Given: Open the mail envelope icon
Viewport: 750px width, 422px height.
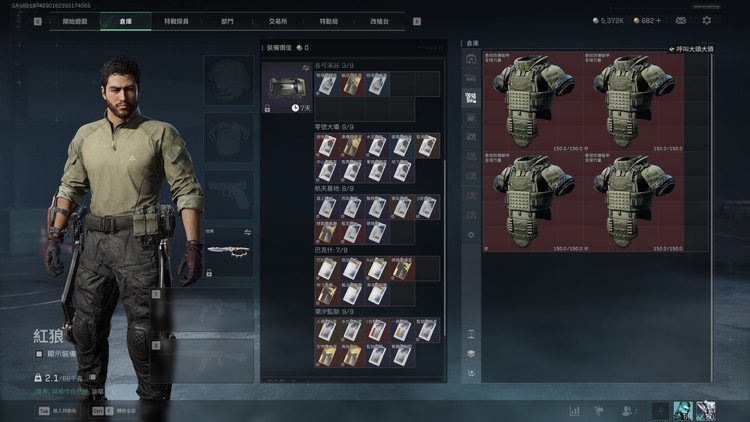Looking at the screenshot, I should pyautogui.click(x=681, y=20).
